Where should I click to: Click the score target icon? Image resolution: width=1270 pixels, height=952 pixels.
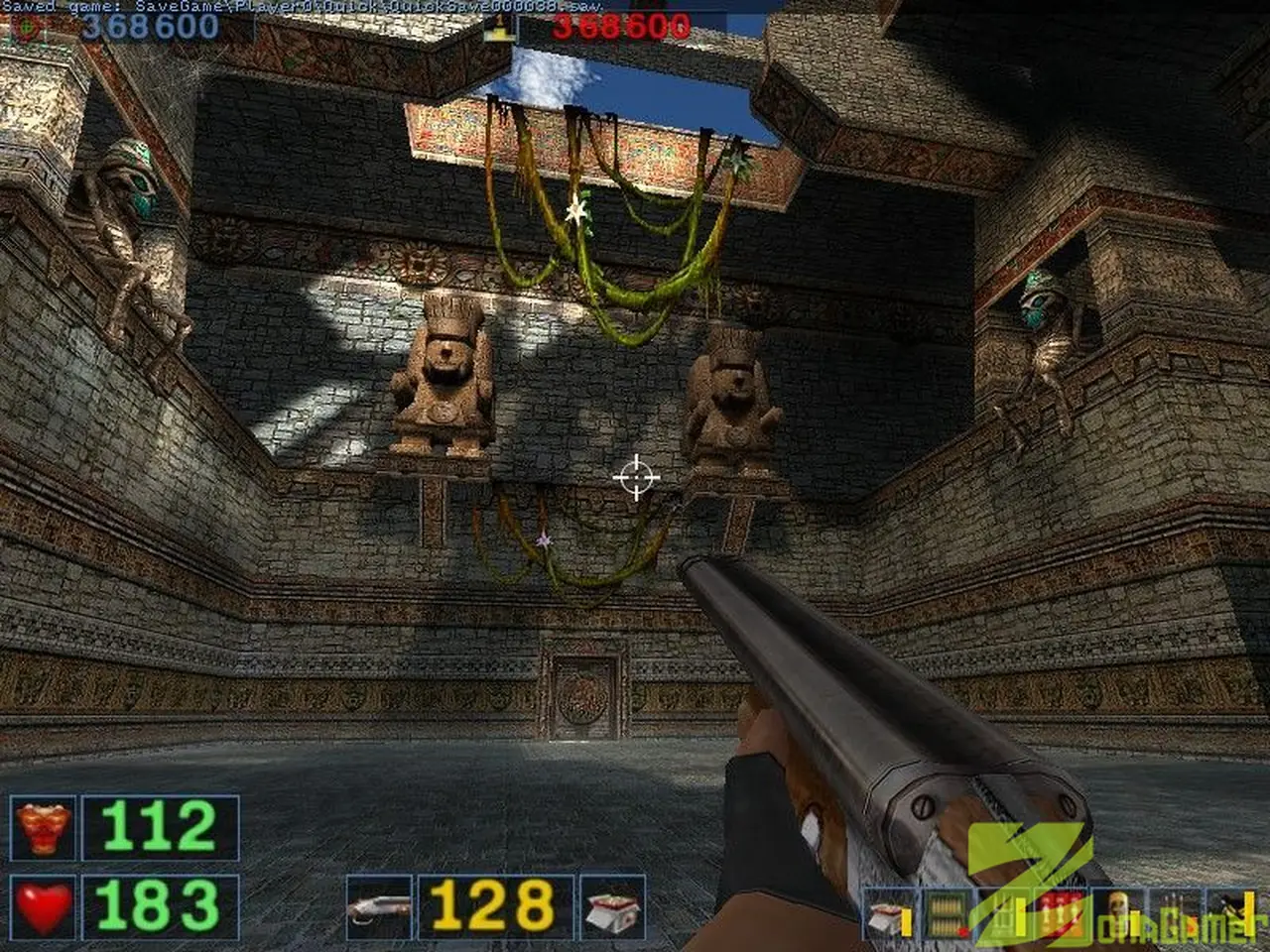(x=27, y=29)
